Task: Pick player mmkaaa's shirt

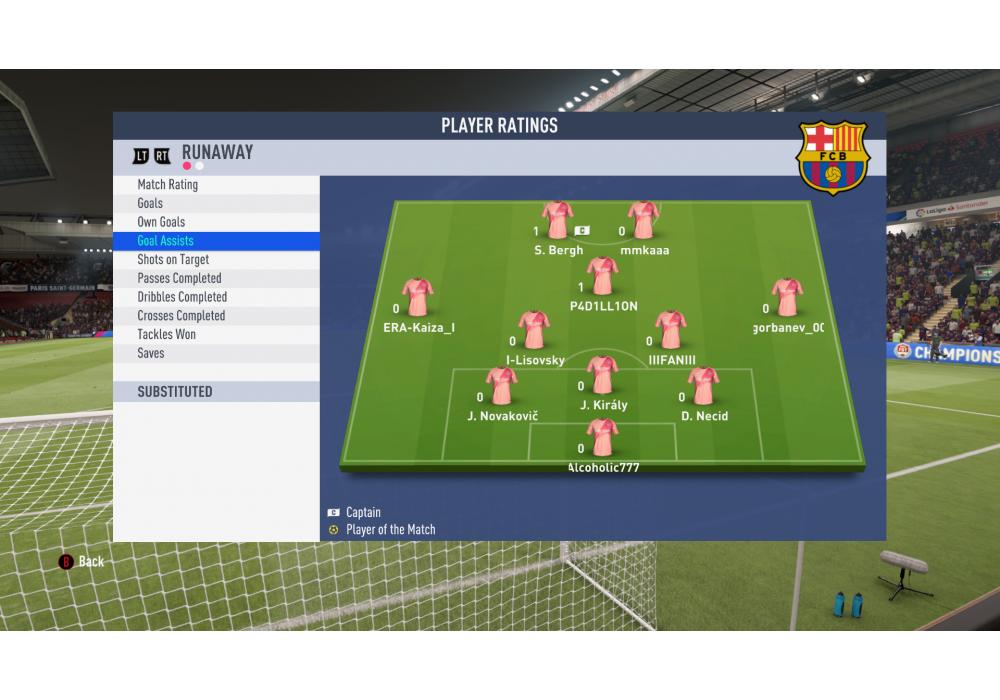Action: pyautogui.click(x=643, y=221)
